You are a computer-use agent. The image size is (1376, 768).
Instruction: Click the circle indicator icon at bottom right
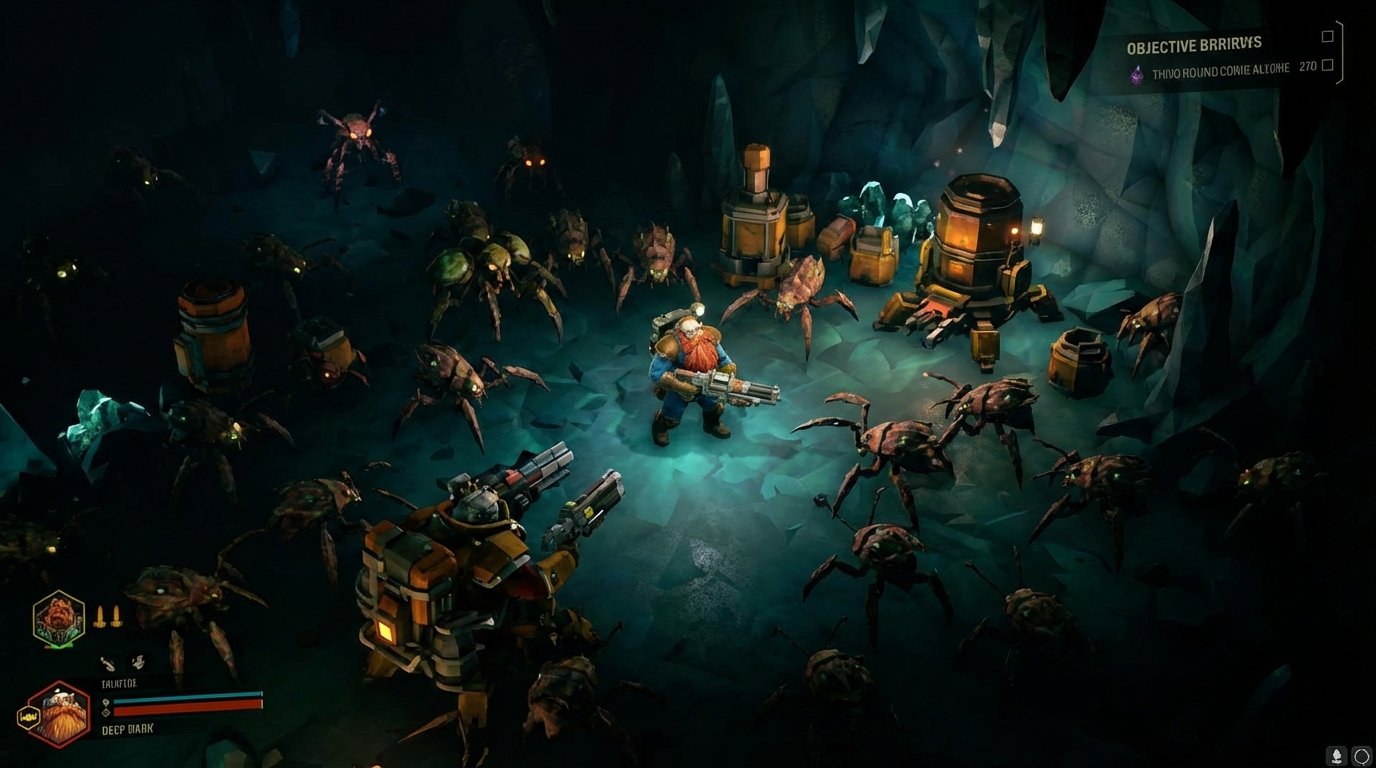pos(1362,757)
